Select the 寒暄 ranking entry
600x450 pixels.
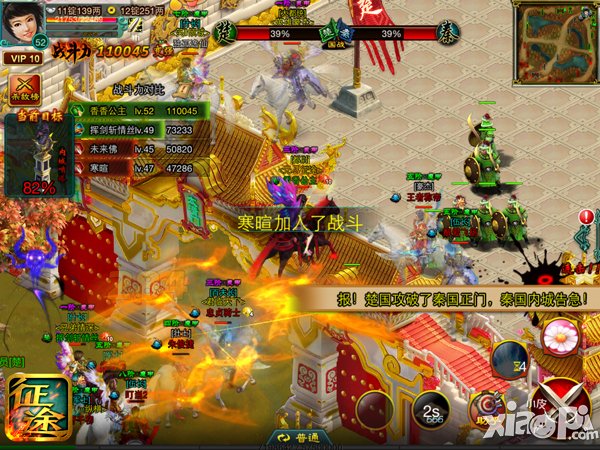click(142, 169)
